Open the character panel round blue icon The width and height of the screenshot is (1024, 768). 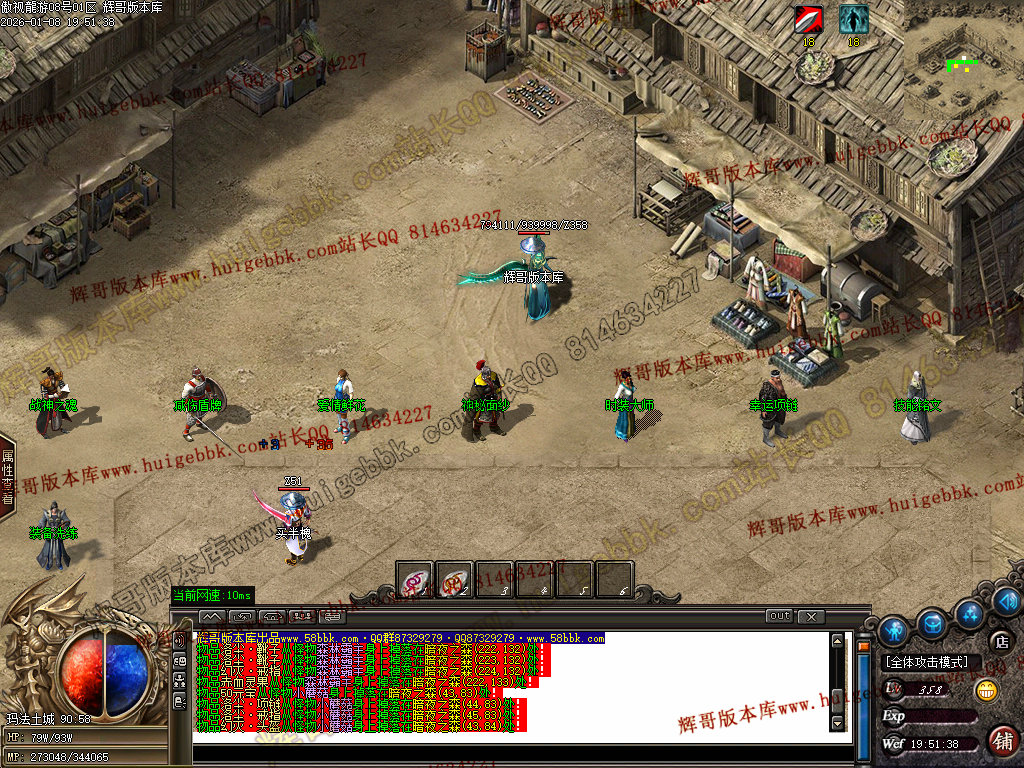[894, 630]
